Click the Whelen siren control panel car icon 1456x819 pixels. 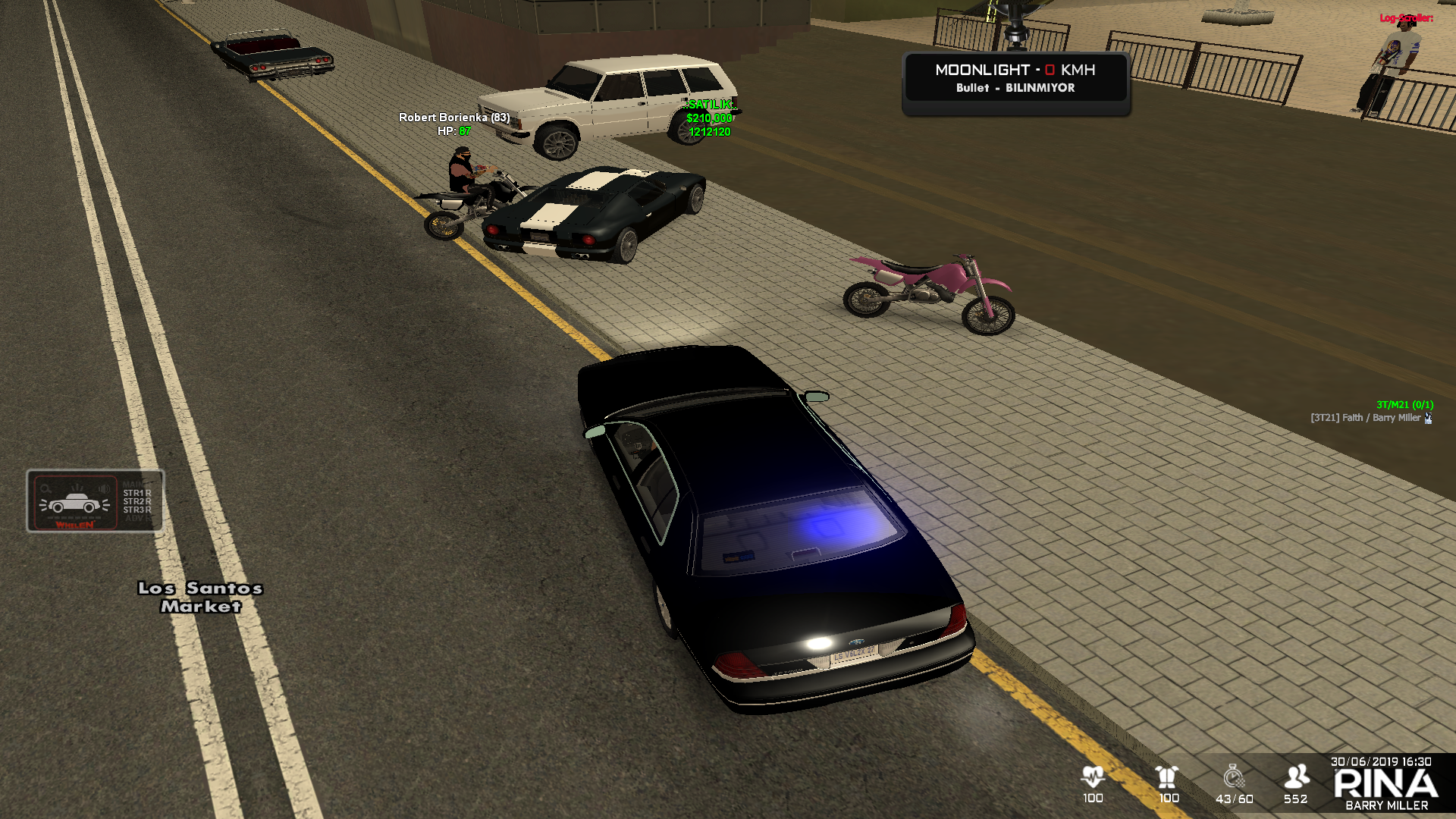[74, 503]
